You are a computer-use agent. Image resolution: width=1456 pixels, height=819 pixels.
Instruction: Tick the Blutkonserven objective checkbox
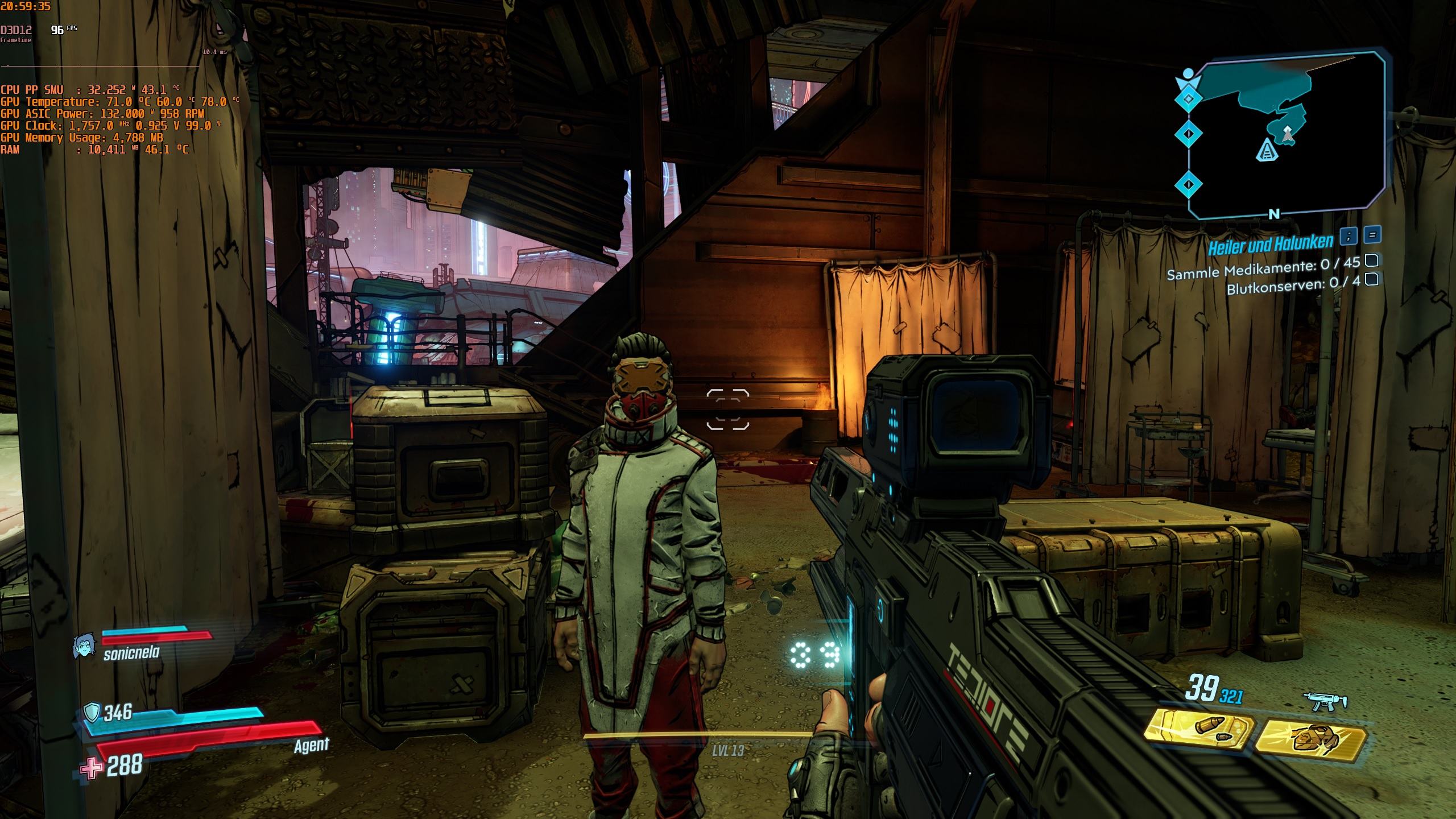pos(1372,279)
